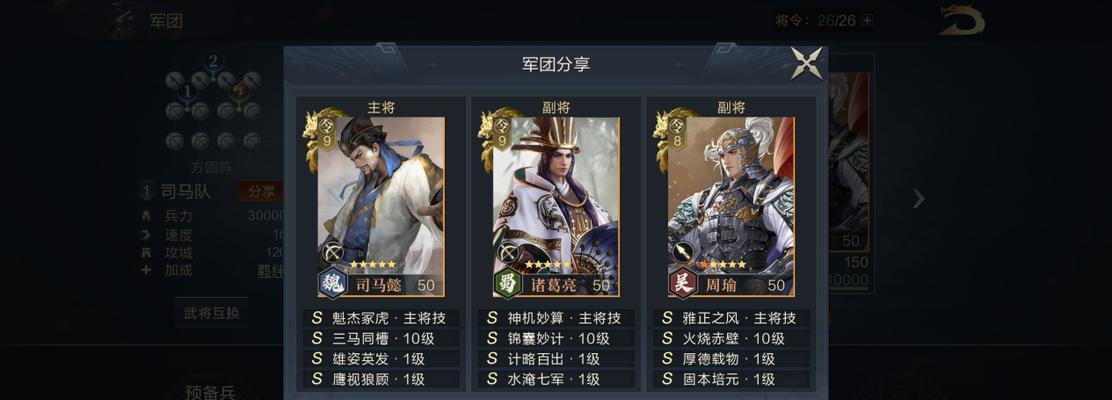Open the 固本培元 skill entry
Viewport: 1112px width, 400px height.
pos(731,380)
